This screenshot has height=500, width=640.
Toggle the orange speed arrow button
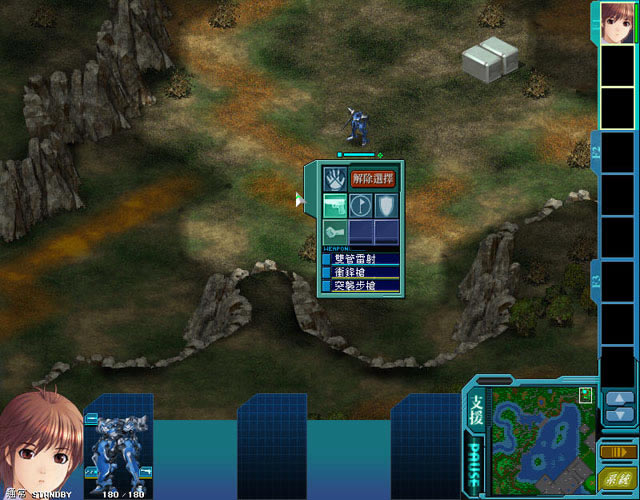[618, 453]
